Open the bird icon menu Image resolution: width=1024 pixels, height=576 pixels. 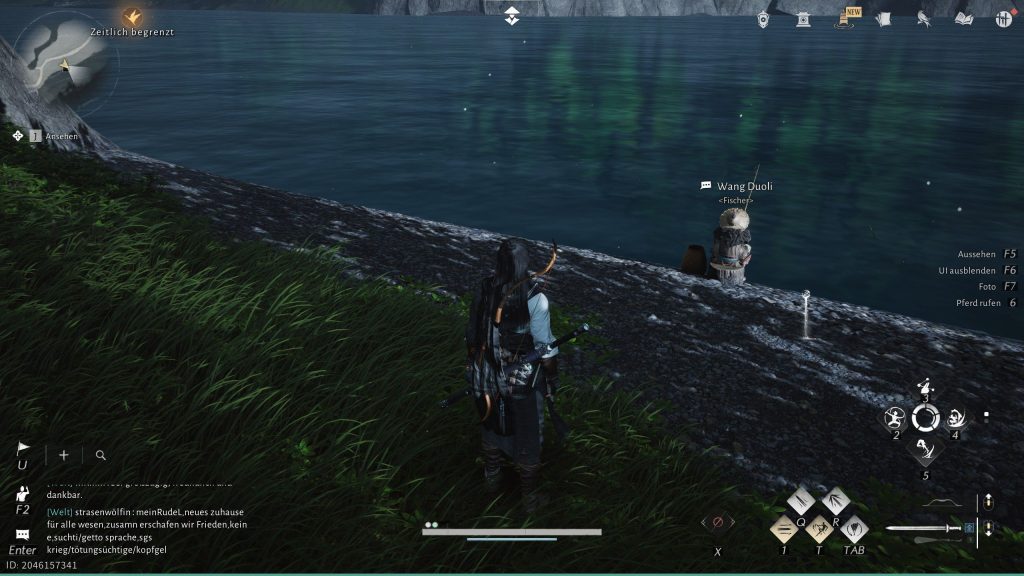coord(923,19)
